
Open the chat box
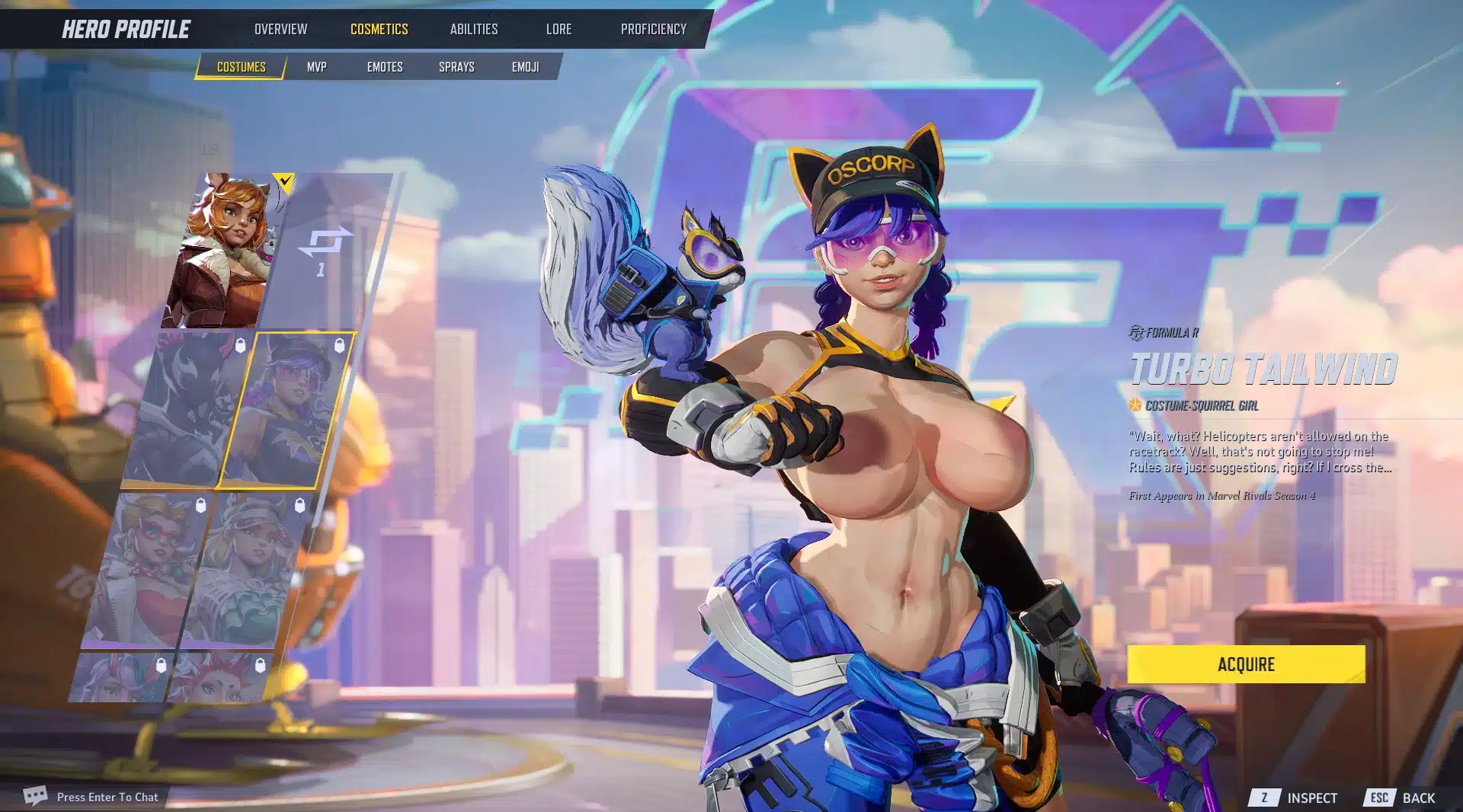[x=91, y=797]
